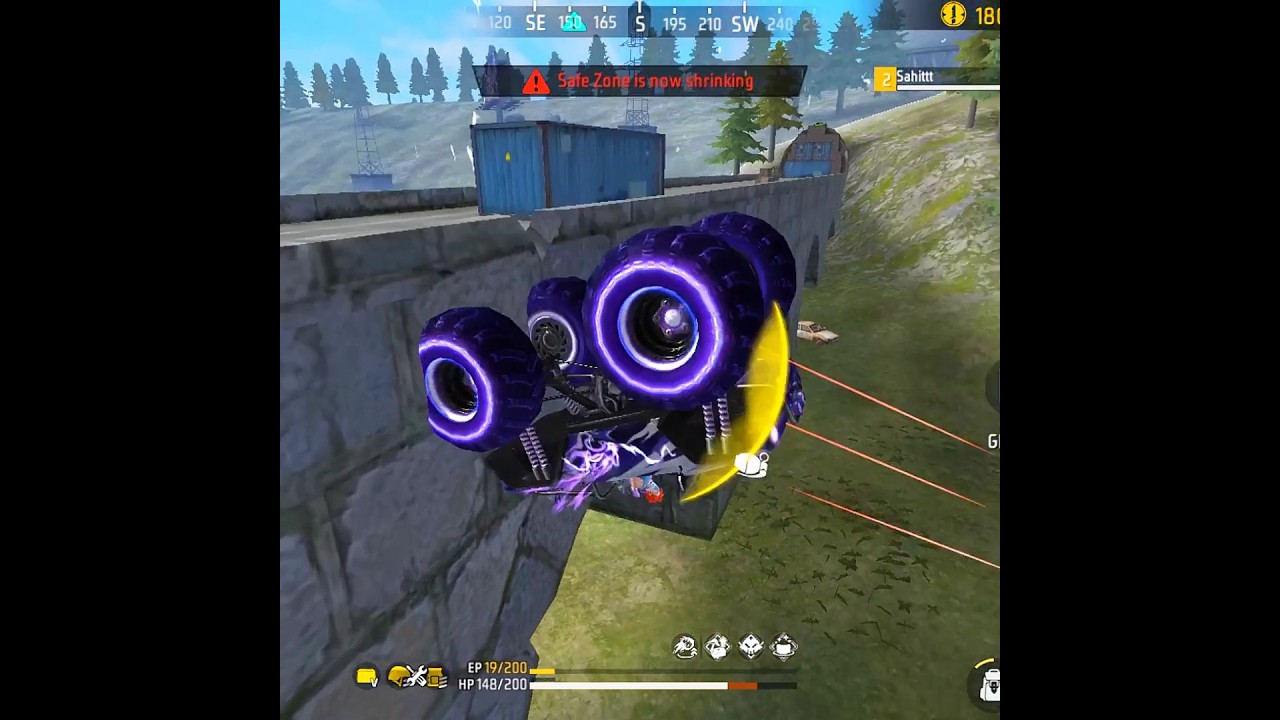Open the backpack inventory icon
The width and height of the screenshot is (1280, 720).
pyautogui.click(x=989, y=685)
